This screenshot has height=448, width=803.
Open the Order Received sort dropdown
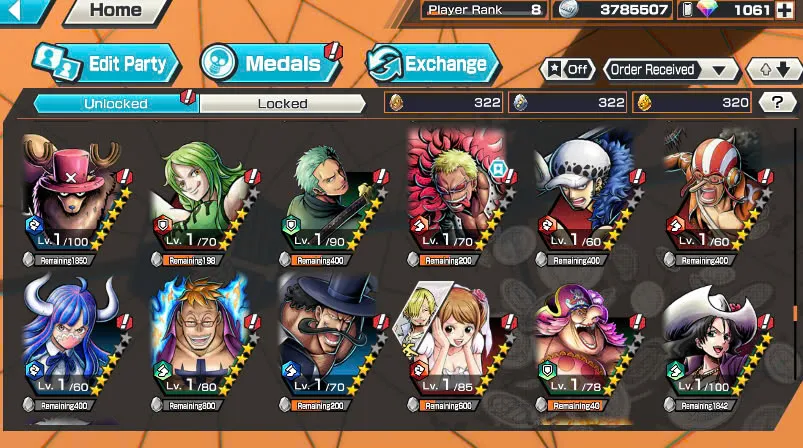(670, 70)
